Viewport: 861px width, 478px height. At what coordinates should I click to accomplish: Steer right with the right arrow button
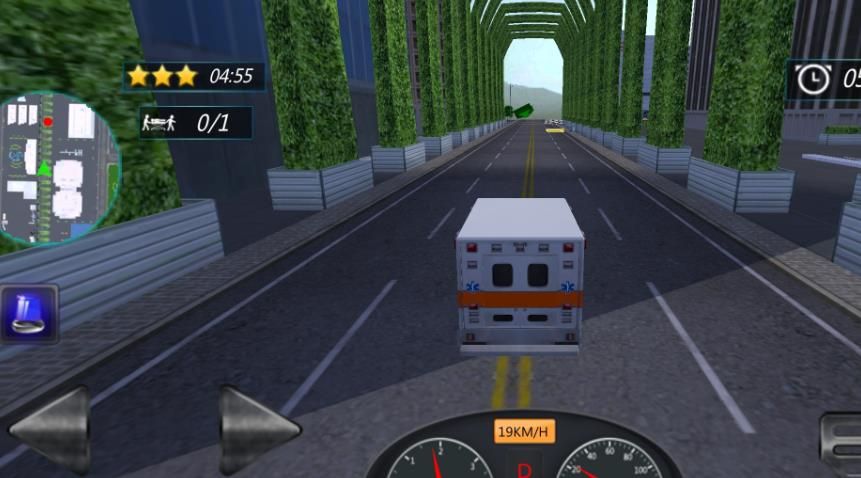(257, 430)
